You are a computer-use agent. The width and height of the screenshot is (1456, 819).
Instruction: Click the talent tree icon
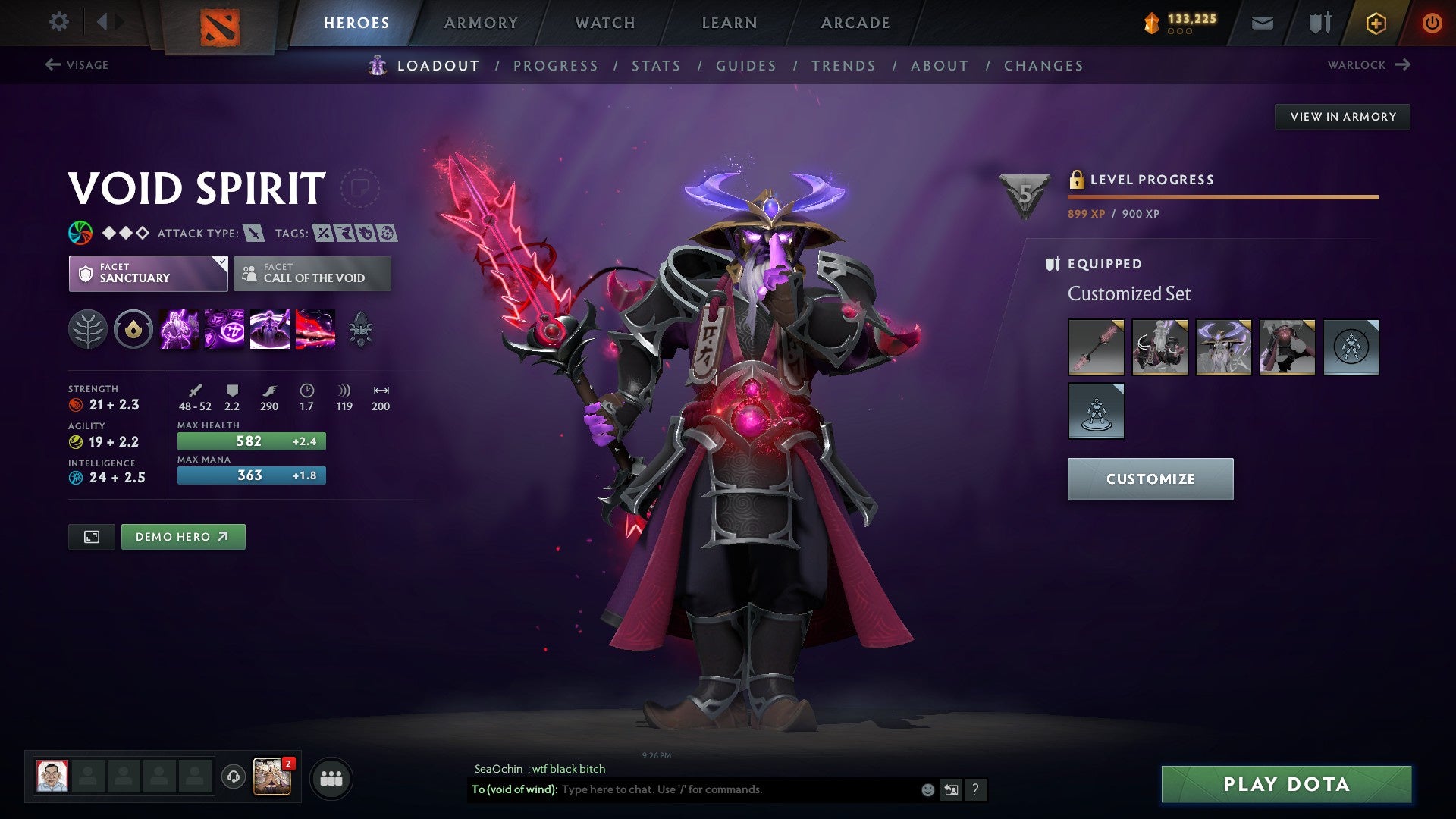click(x=89, y=329)
